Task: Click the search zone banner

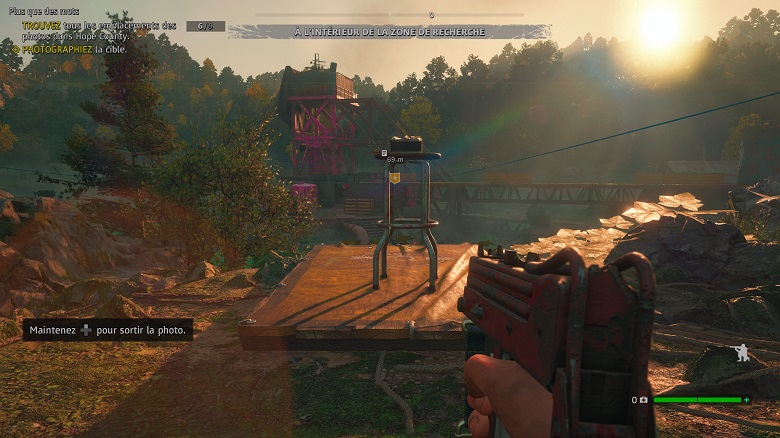Action: click(389, 32)
